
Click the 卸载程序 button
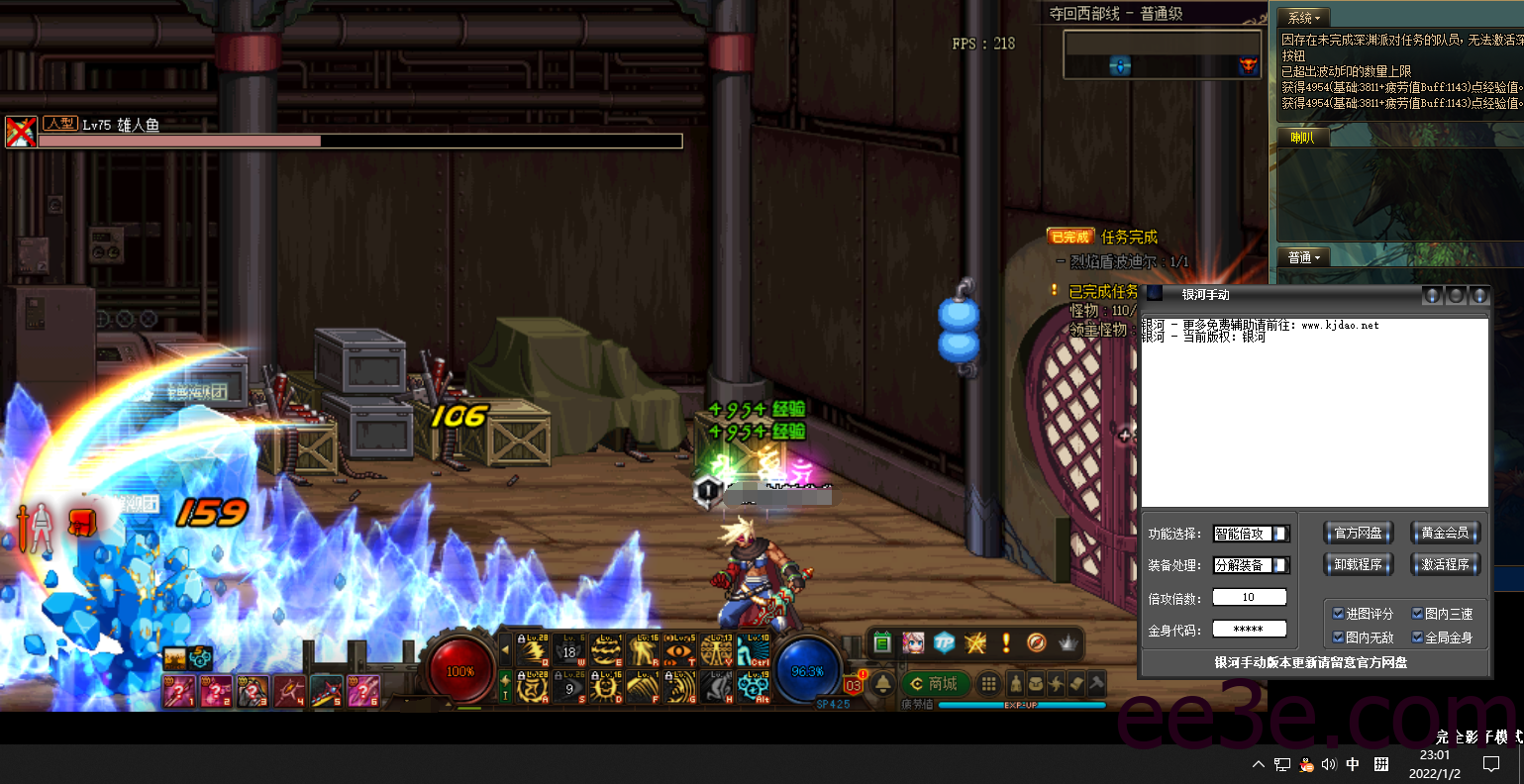click(1358, 564)
